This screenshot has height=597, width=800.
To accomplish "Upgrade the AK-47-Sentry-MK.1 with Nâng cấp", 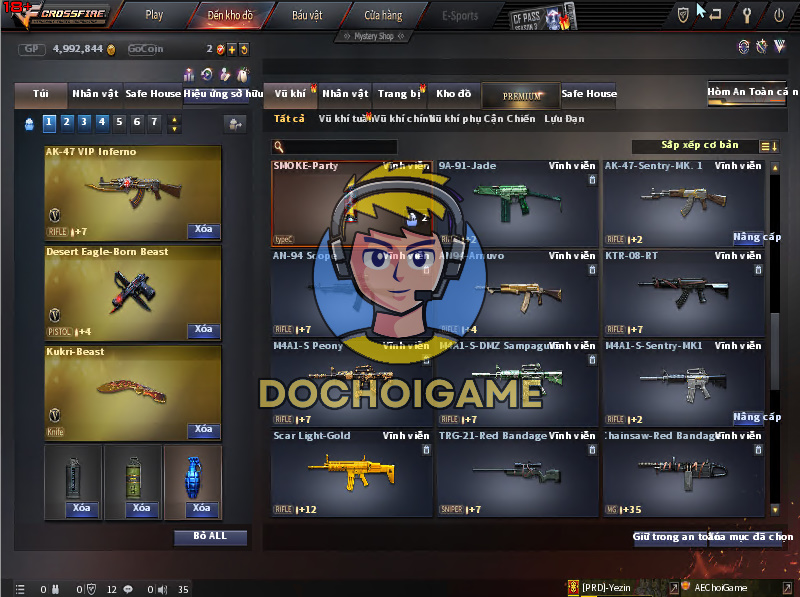I will [756, 238].
